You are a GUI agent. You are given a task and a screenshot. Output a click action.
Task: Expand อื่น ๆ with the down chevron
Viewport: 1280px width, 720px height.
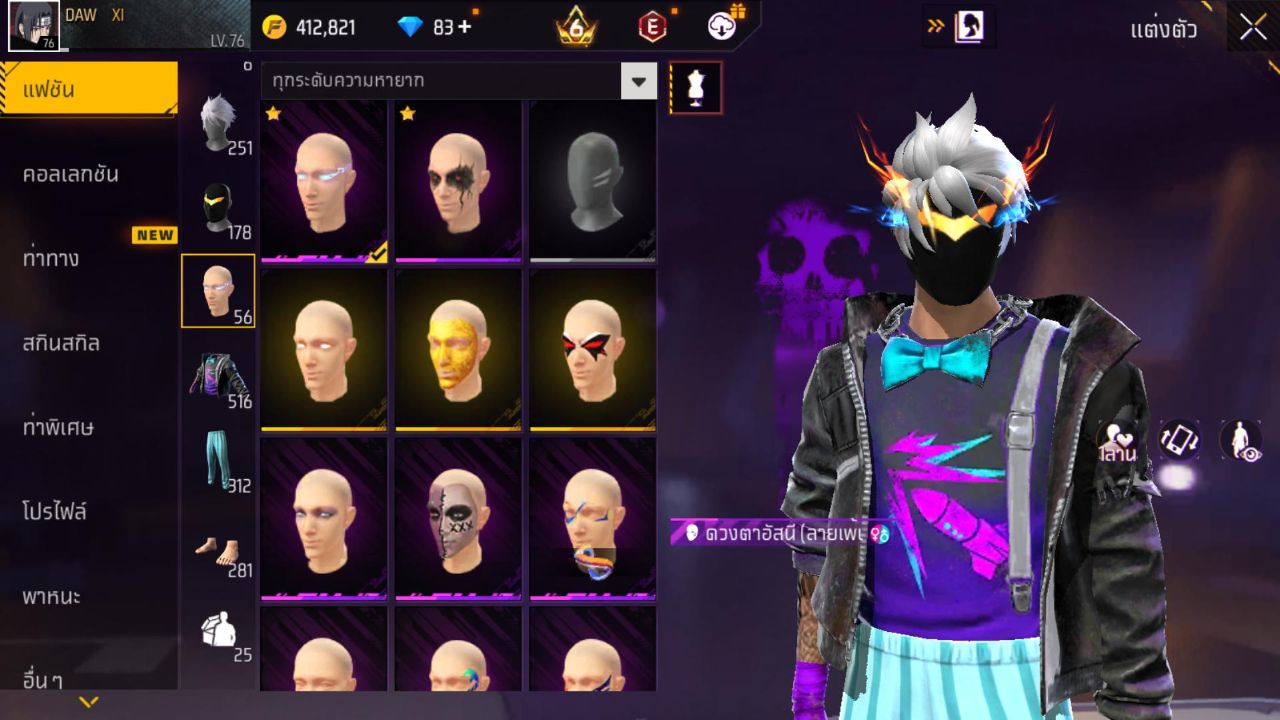[88, 701]
